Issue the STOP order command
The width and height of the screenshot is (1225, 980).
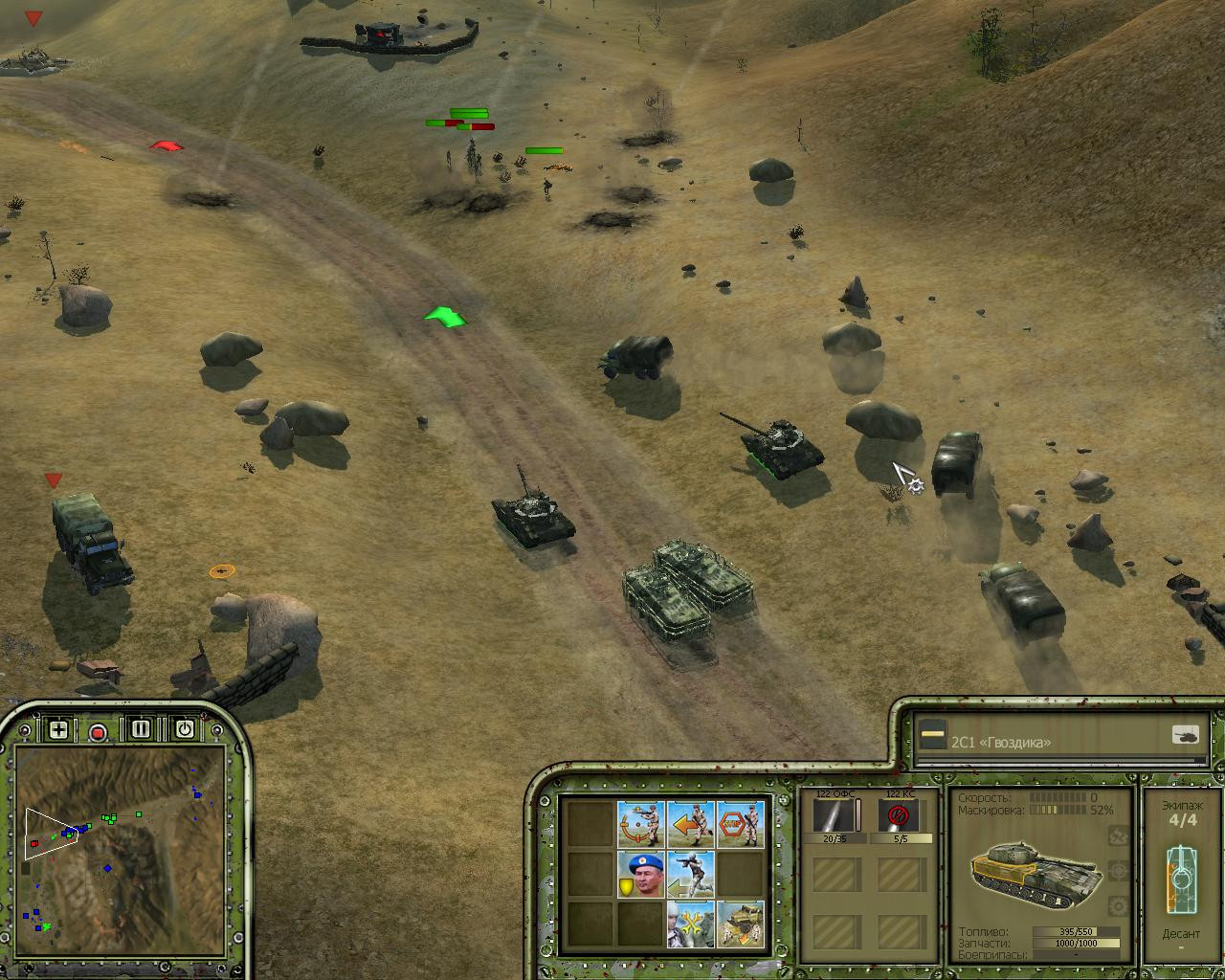coord(741,824)
